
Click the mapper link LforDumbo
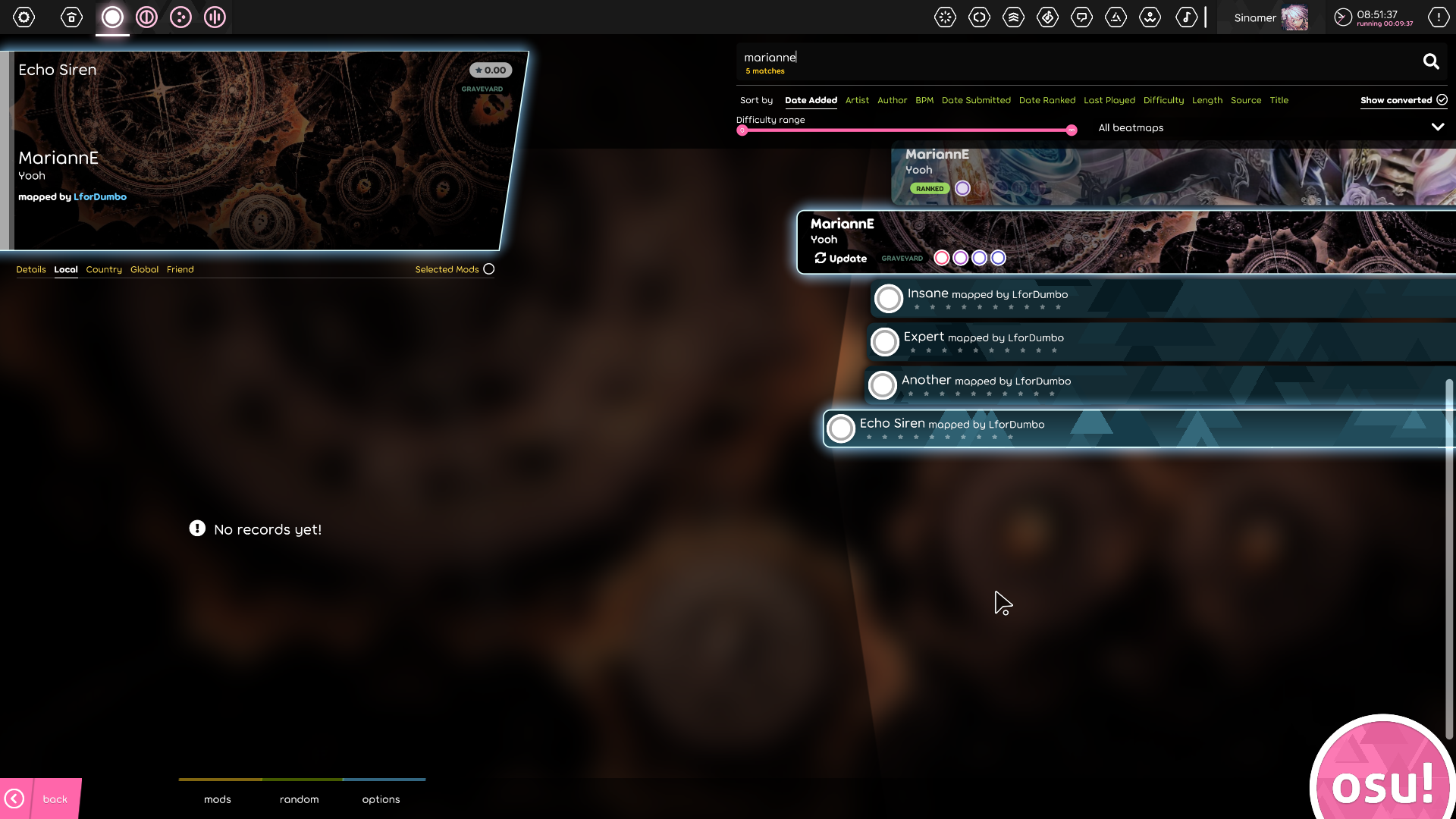pos(100,196)
